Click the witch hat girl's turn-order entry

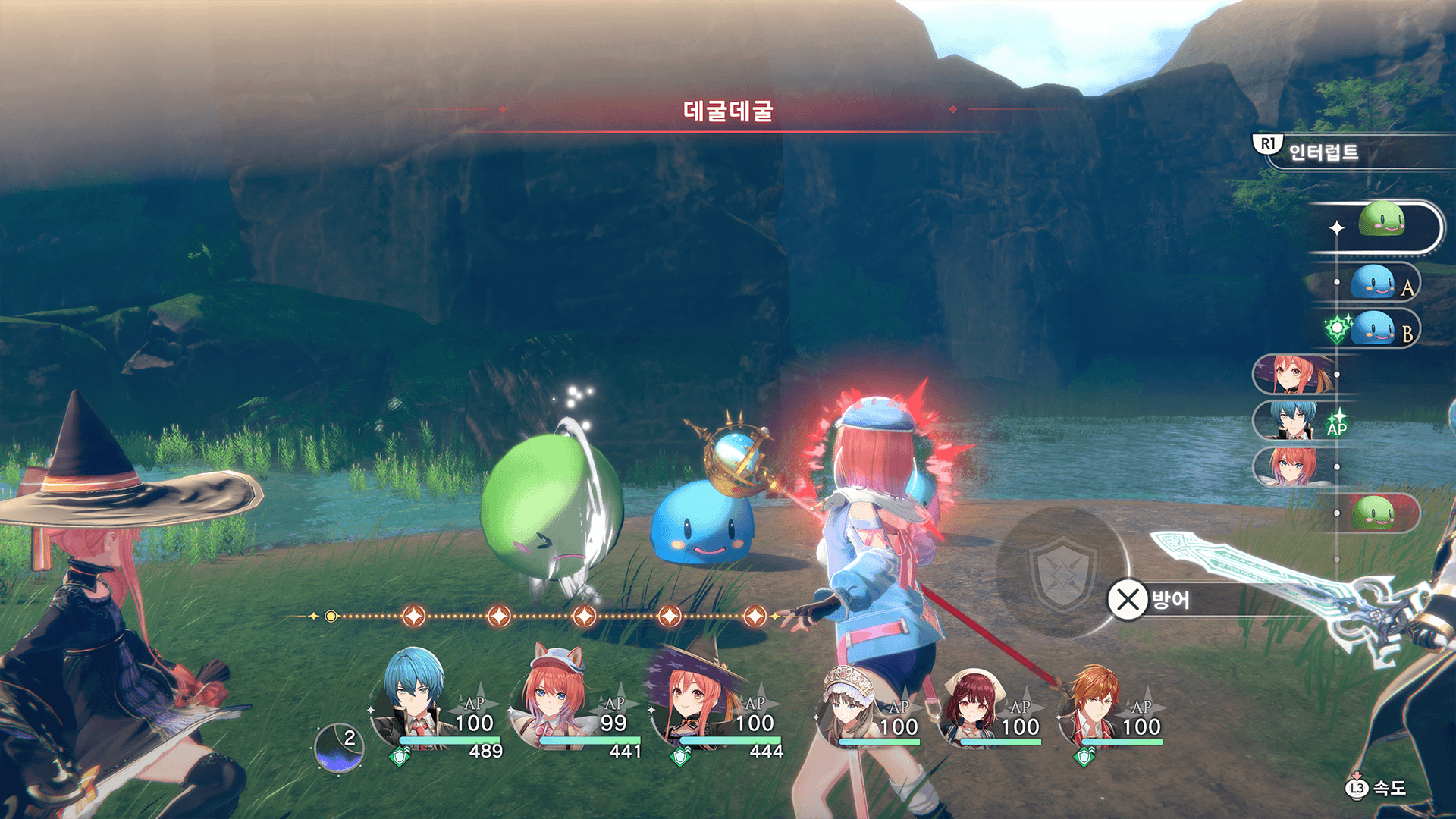[1292, 374]
